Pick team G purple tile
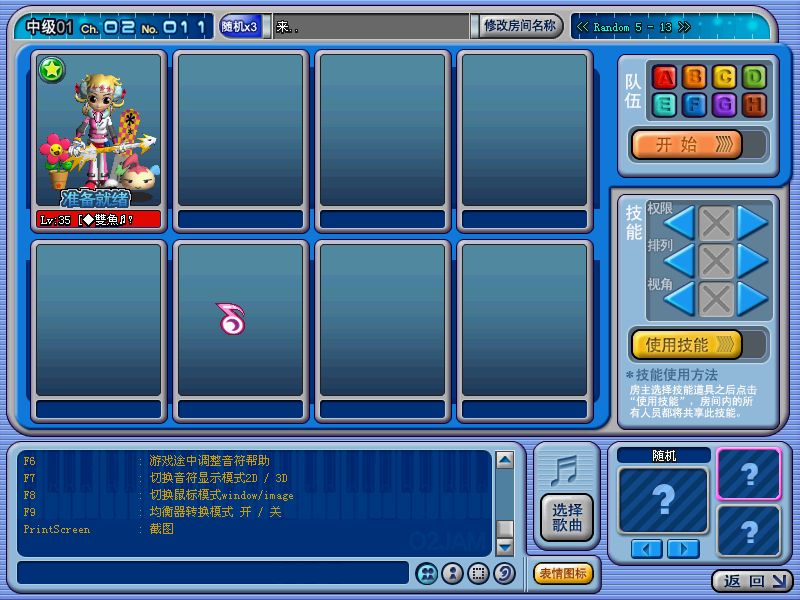The width and height of the screenshot is (800, 600). 724,106
